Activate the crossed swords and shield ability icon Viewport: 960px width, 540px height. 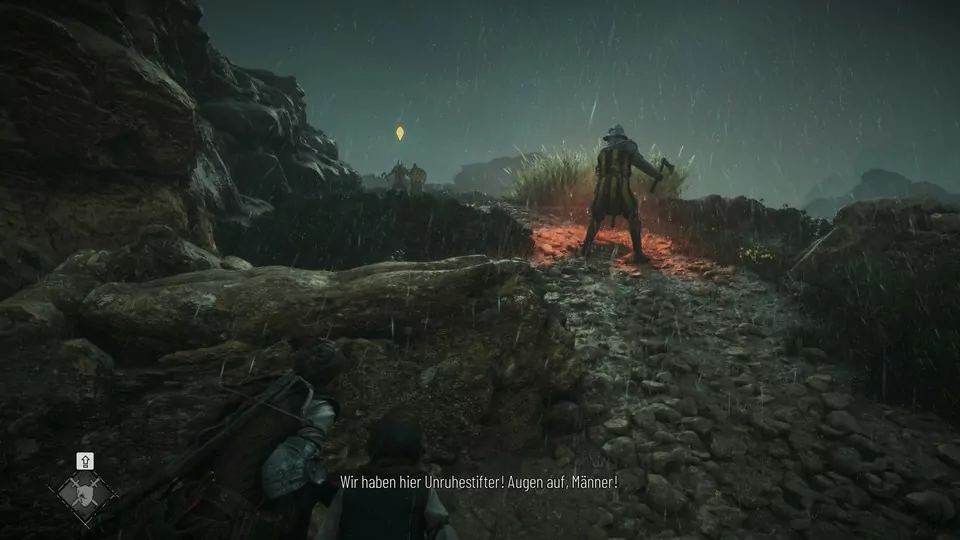85,493
